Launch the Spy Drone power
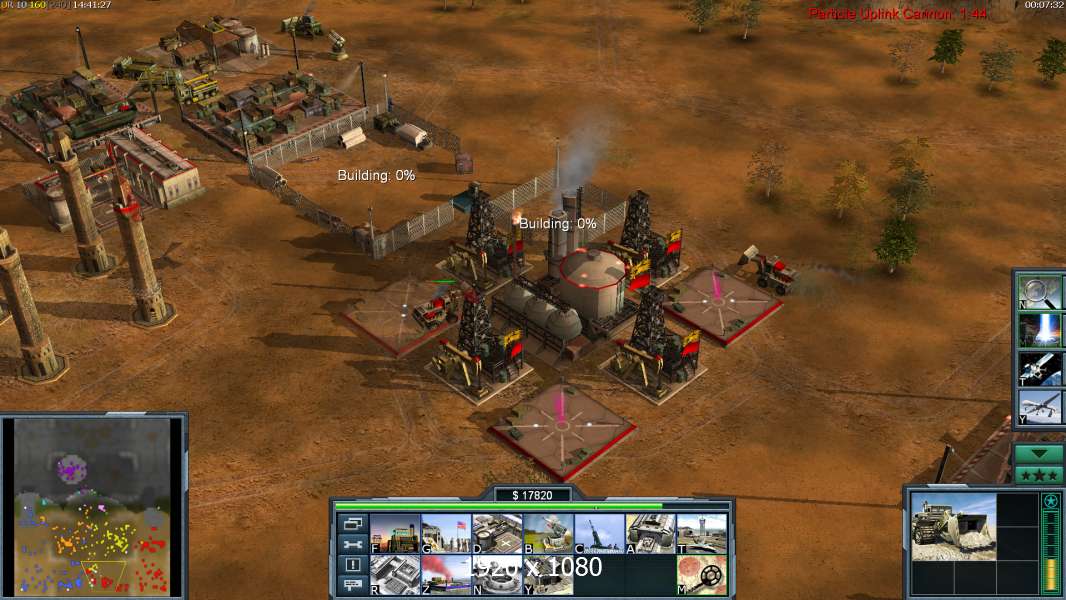The image size is (1066, 600). 1038,407
